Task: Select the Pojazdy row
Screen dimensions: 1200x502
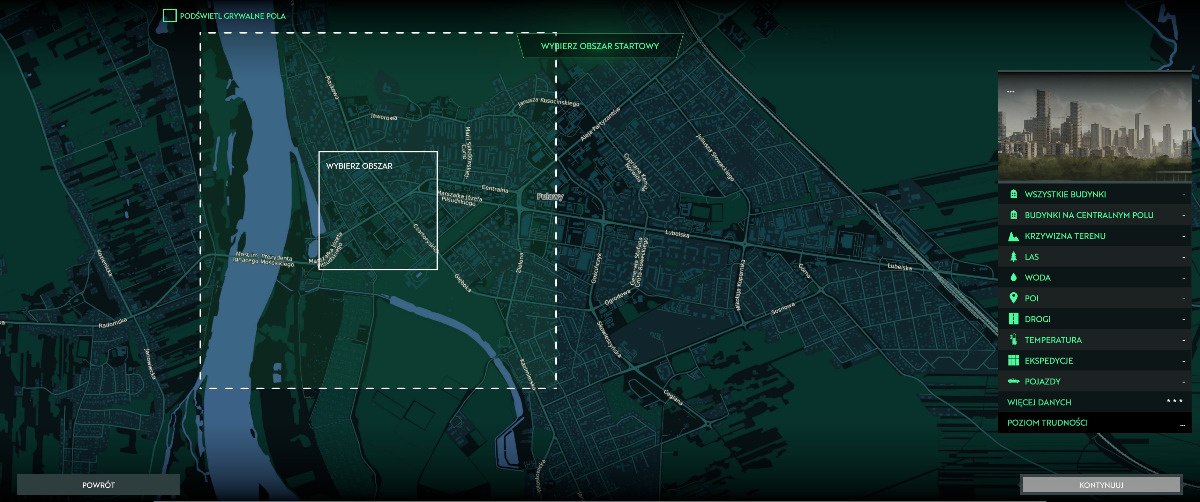Action: coord(1095,381)
